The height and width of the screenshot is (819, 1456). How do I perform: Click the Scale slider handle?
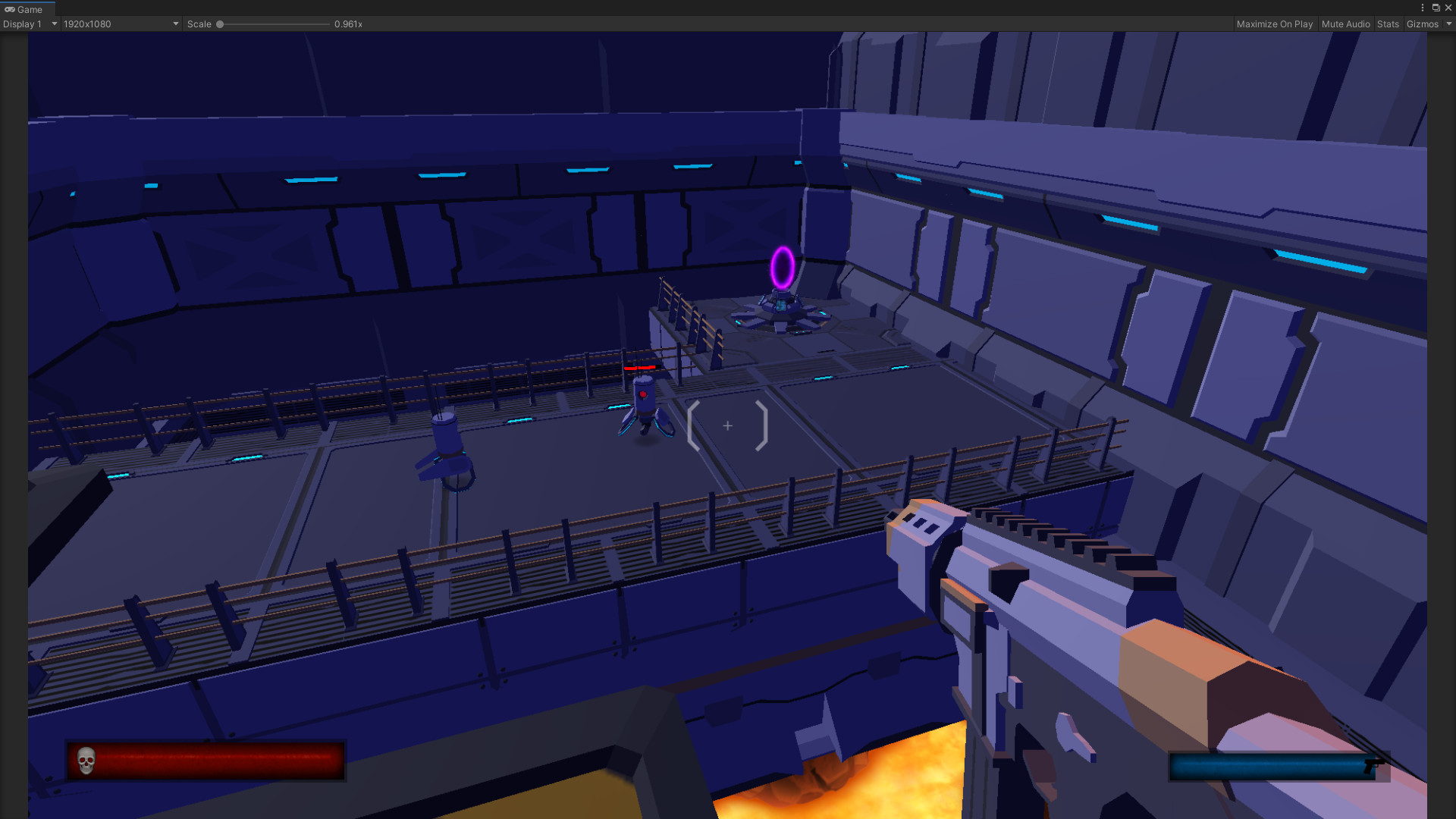[220, 24]
